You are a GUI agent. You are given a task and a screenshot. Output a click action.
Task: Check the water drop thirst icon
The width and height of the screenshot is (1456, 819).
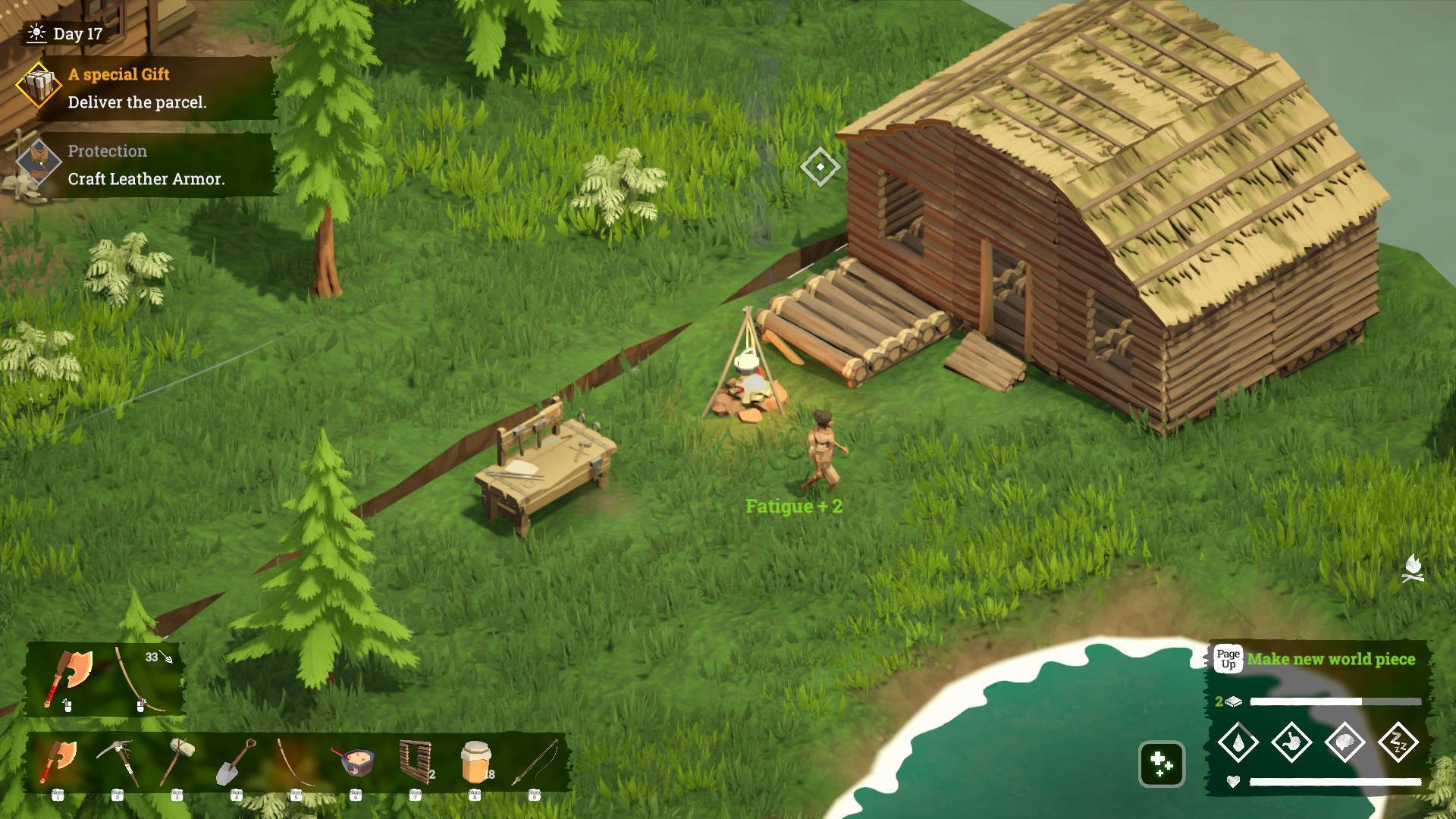click(x=1238, y=742)
